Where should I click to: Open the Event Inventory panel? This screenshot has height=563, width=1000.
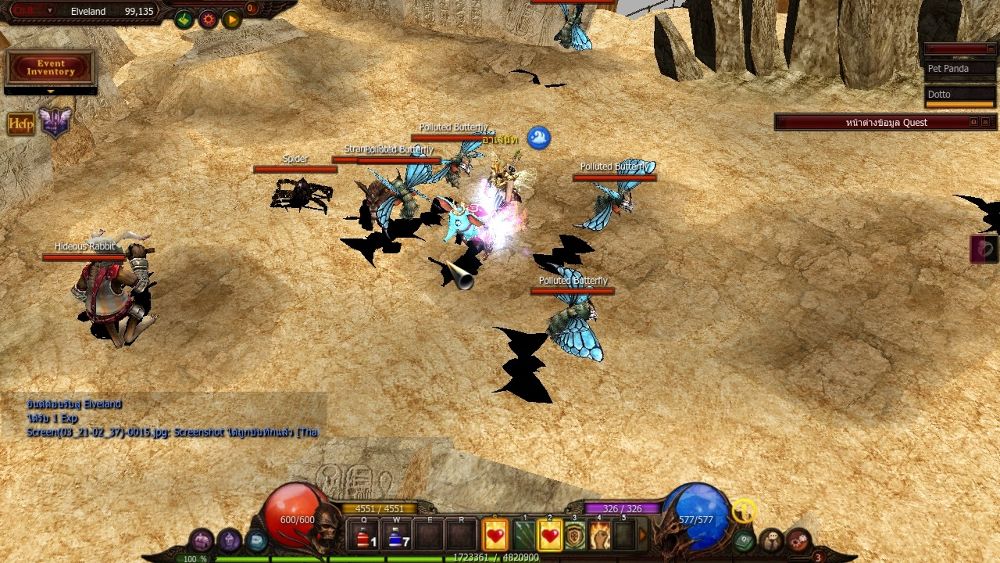50,68
